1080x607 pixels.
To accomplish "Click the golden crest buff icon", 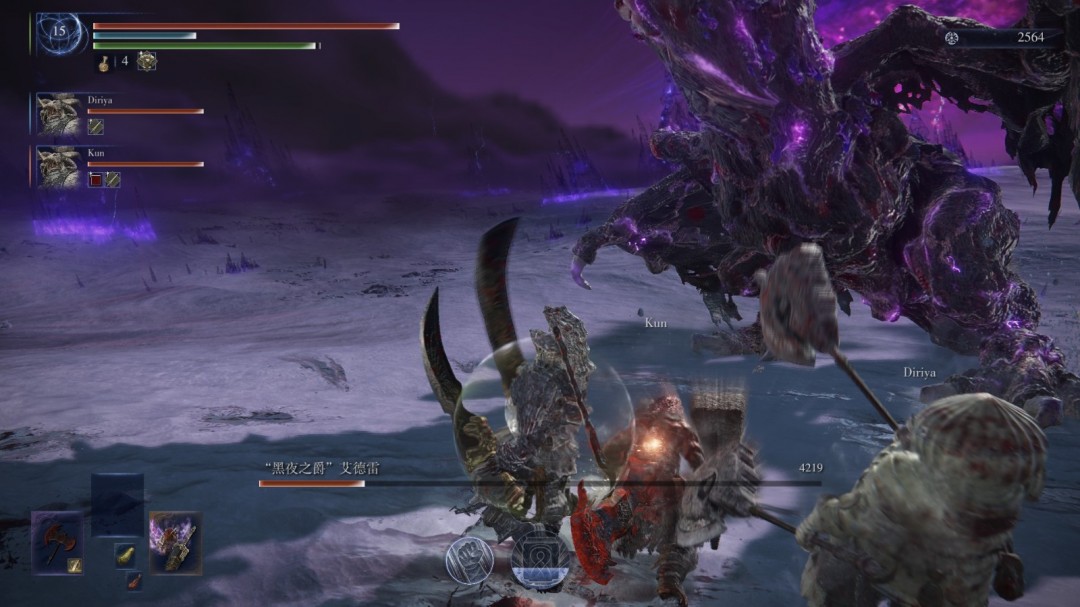I will (x=146, y=61).
